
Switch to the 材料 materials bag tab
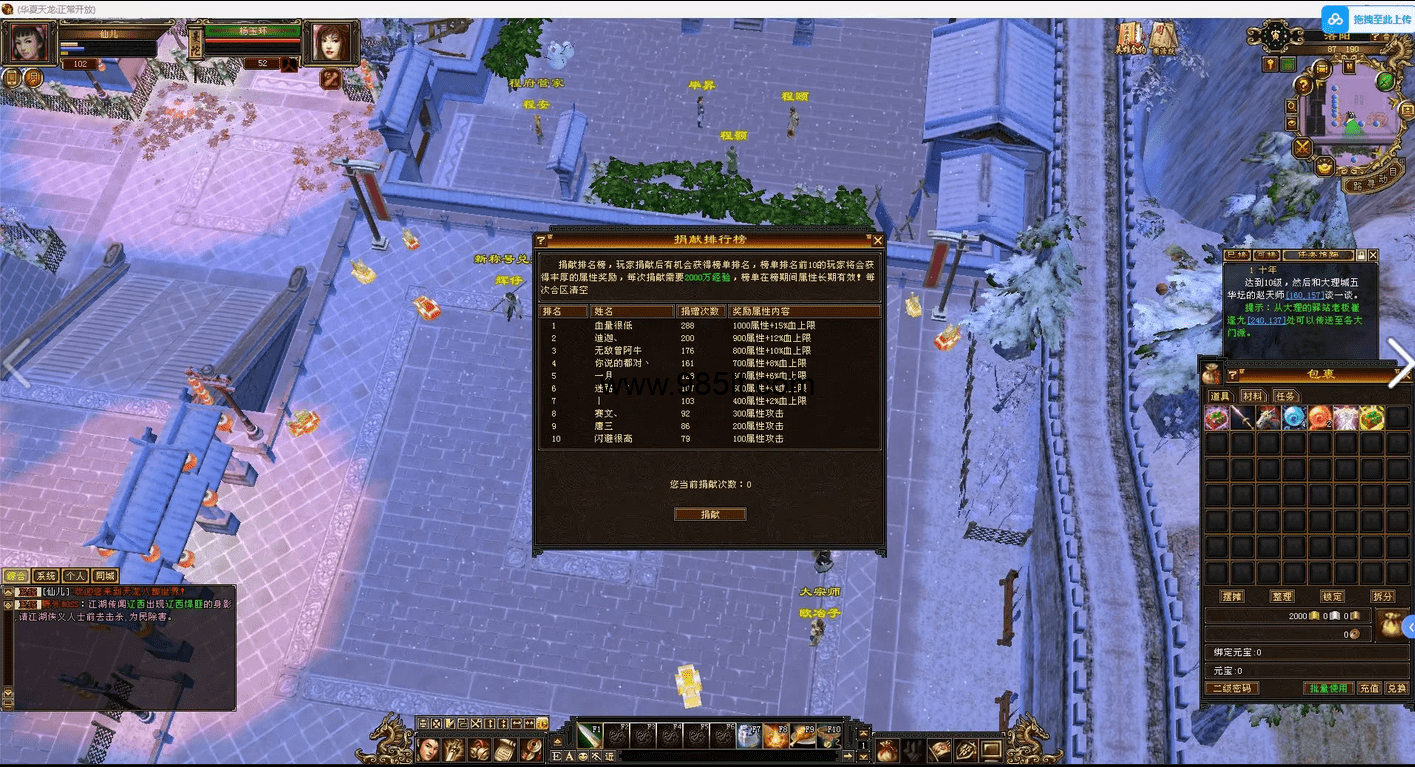1252,396
